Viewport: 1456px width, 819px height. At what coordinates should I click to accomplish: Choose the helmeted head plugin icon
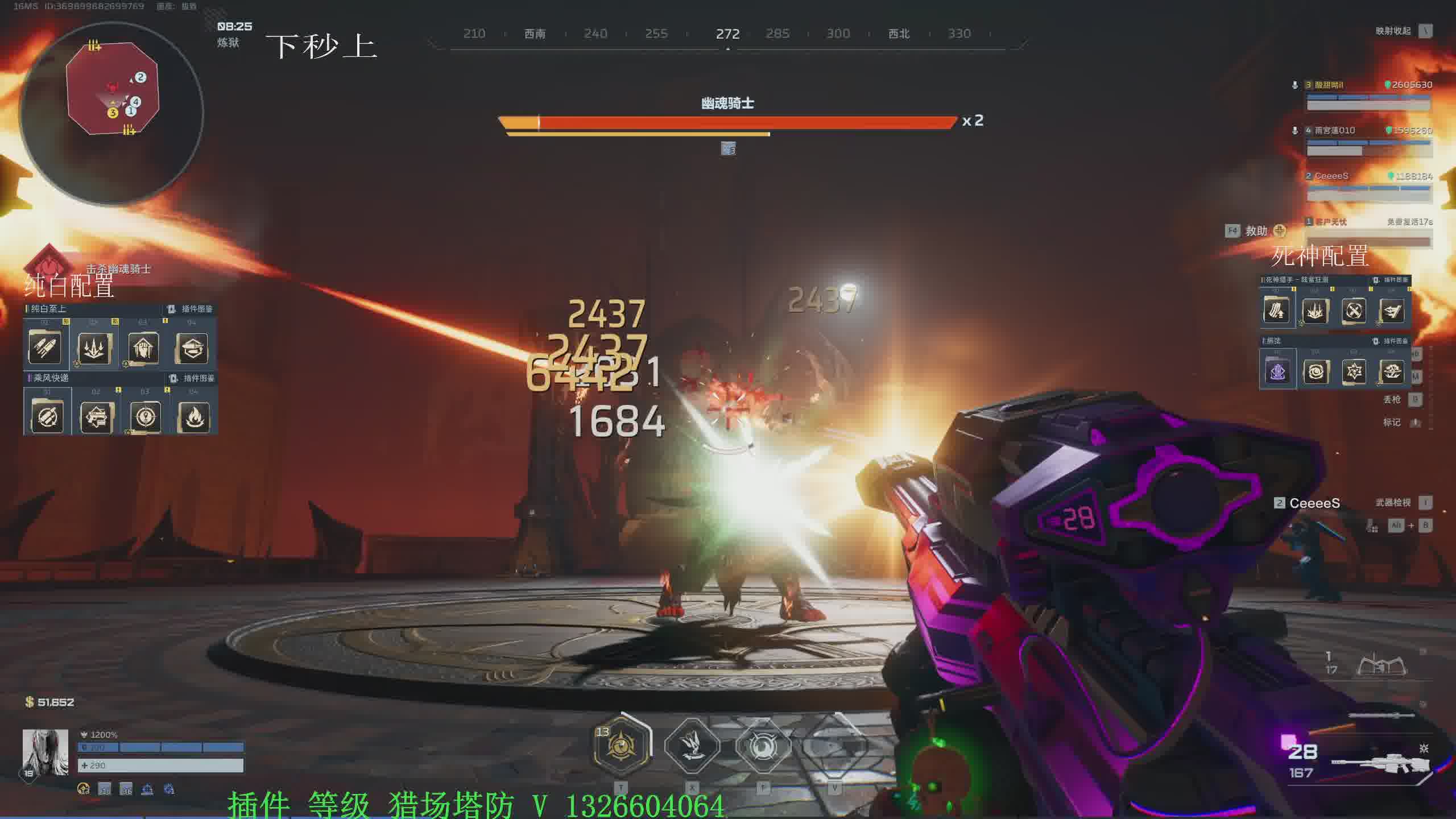(143, 347)
